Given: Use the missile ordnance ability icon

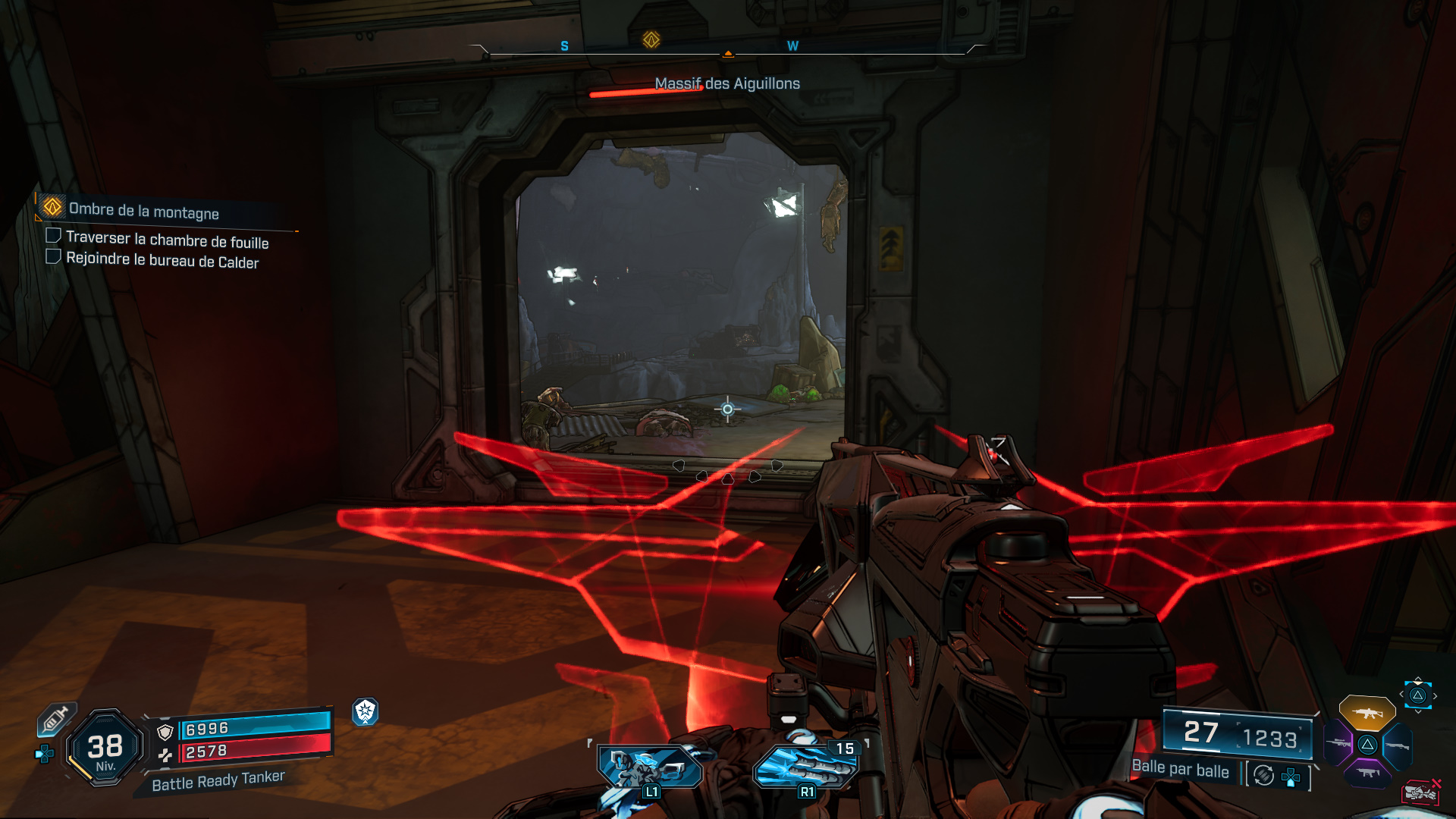Looking at the screenshot, I should click(x=805, y=767).
